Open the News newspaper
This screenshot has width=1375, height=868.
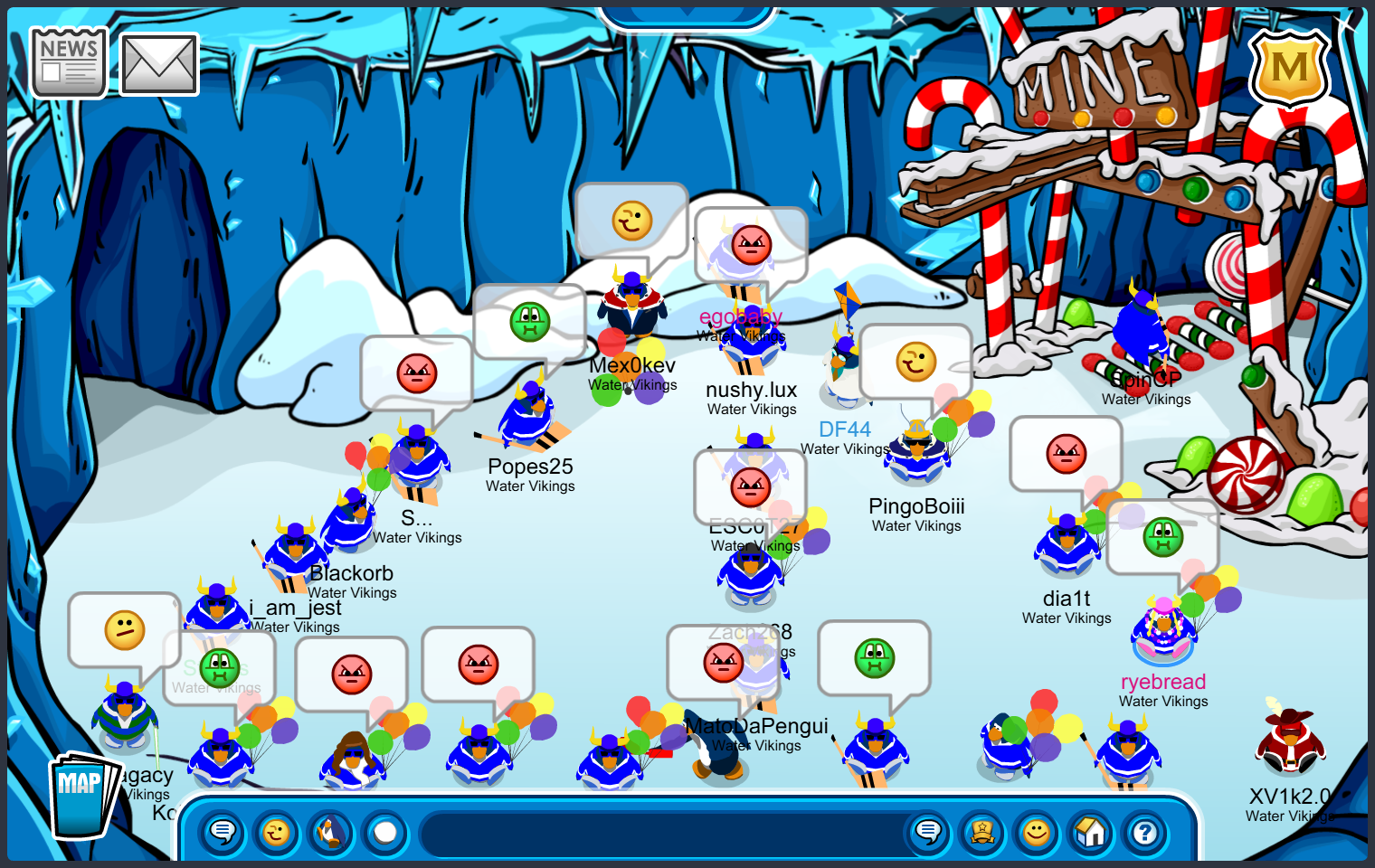tap(69, 61)
